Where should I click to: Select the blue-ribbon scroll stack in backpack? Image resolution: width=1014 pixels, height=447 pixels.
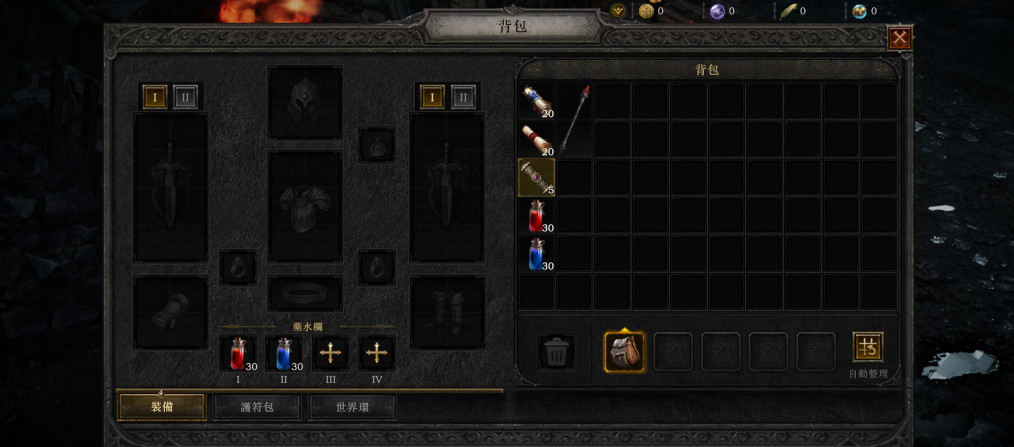tap(537, 102)
